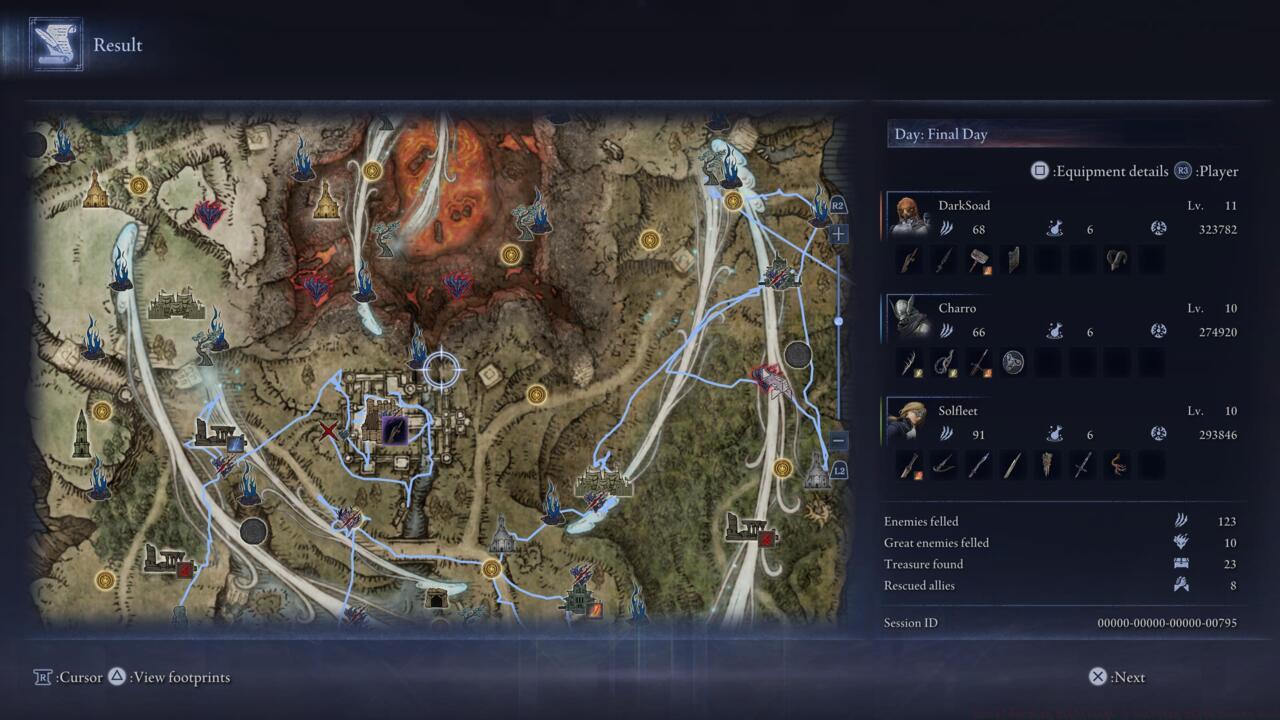Switch to the Result screen header
1280x720 pixels.
click(117, 45)
